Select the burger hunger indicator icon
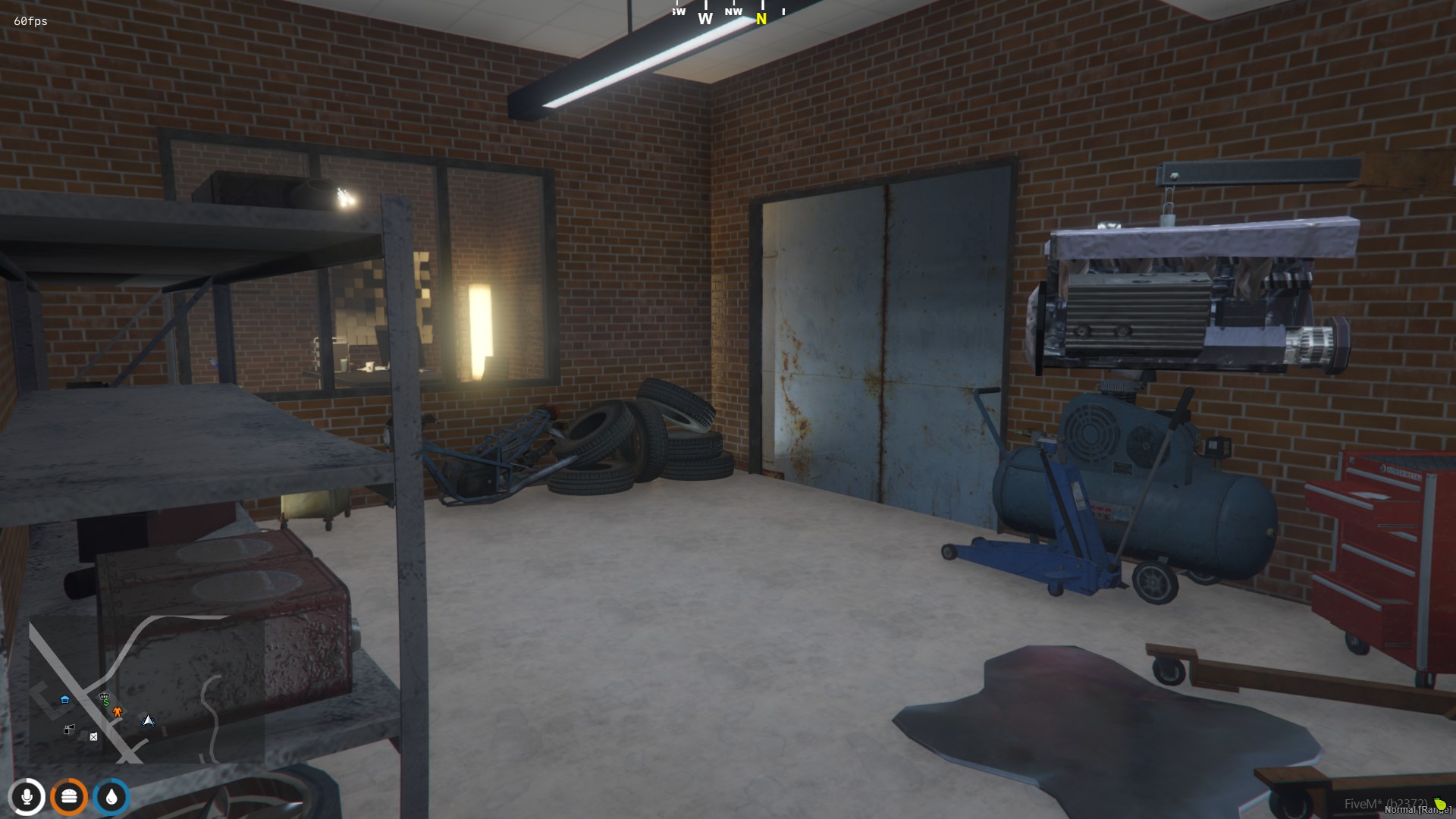 tap(68, 797)
